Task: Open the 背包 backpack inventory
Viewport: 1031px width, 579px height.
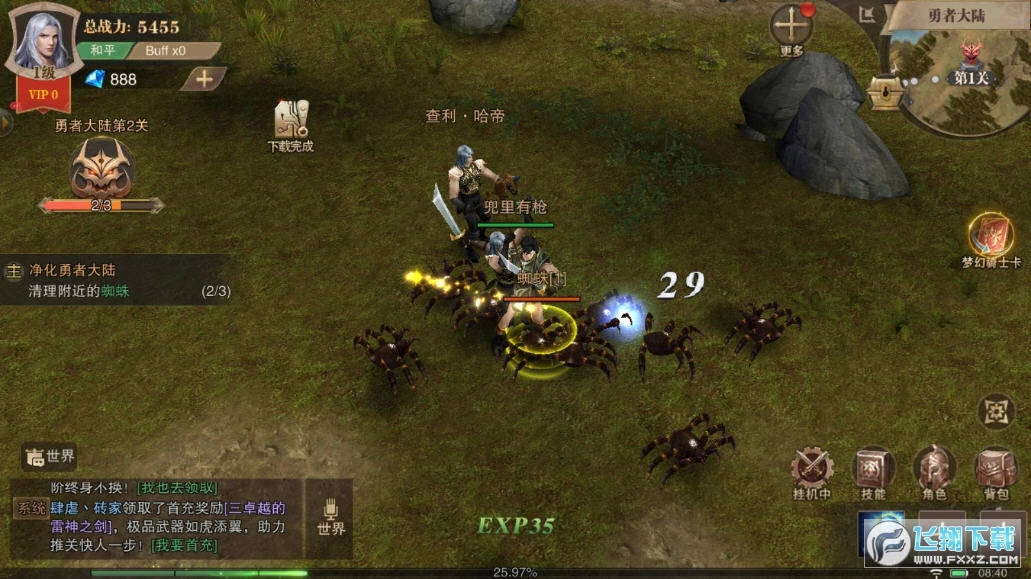Action: click(x=995, y=469)
